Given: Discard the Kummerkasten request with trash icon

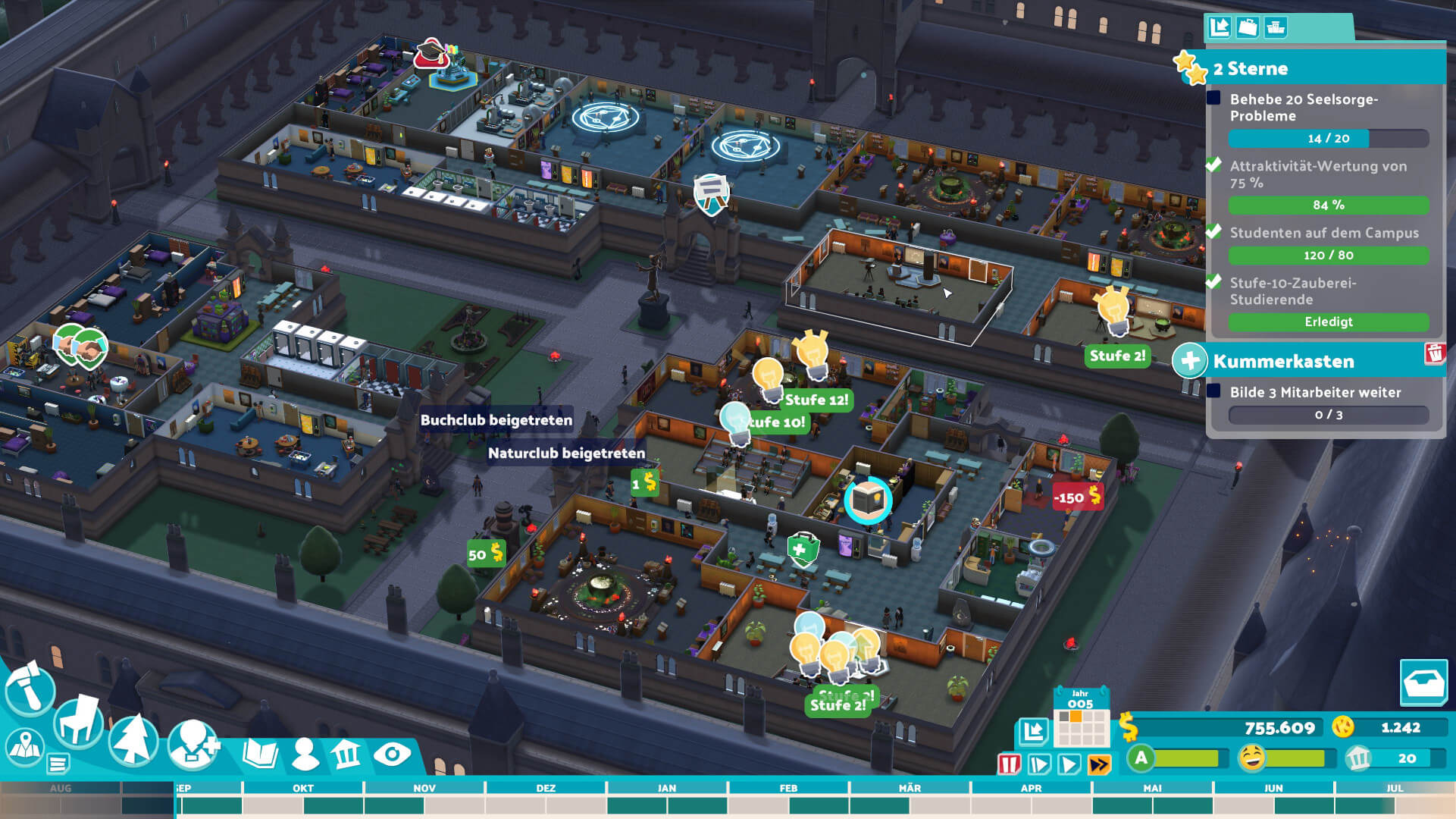Looking at the screenshot, I should (x=1434, y=353).
